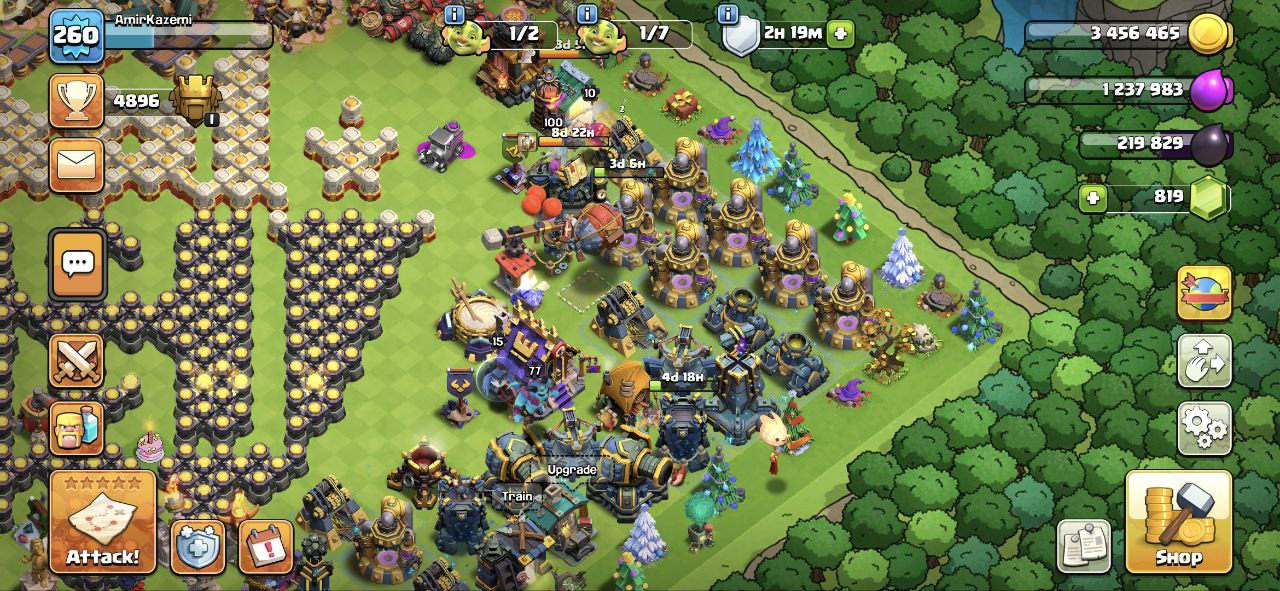Tap the Attack! map button
This screenshot has width=1280, height=591.
pyautogui.click(x=103, y=522)
